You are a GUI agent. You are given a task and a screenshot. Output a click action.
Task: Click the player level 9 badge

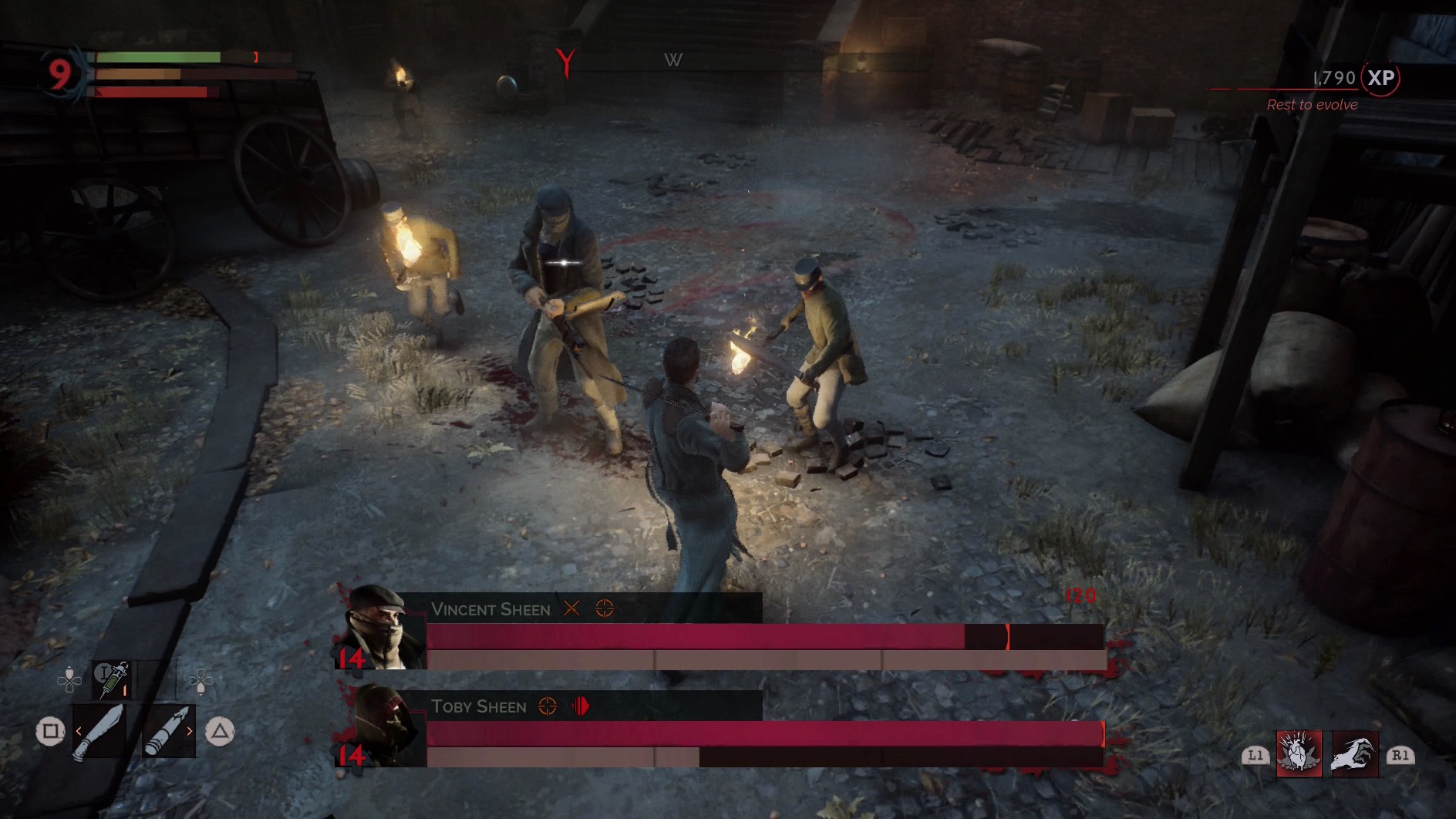tap(59, 73)
